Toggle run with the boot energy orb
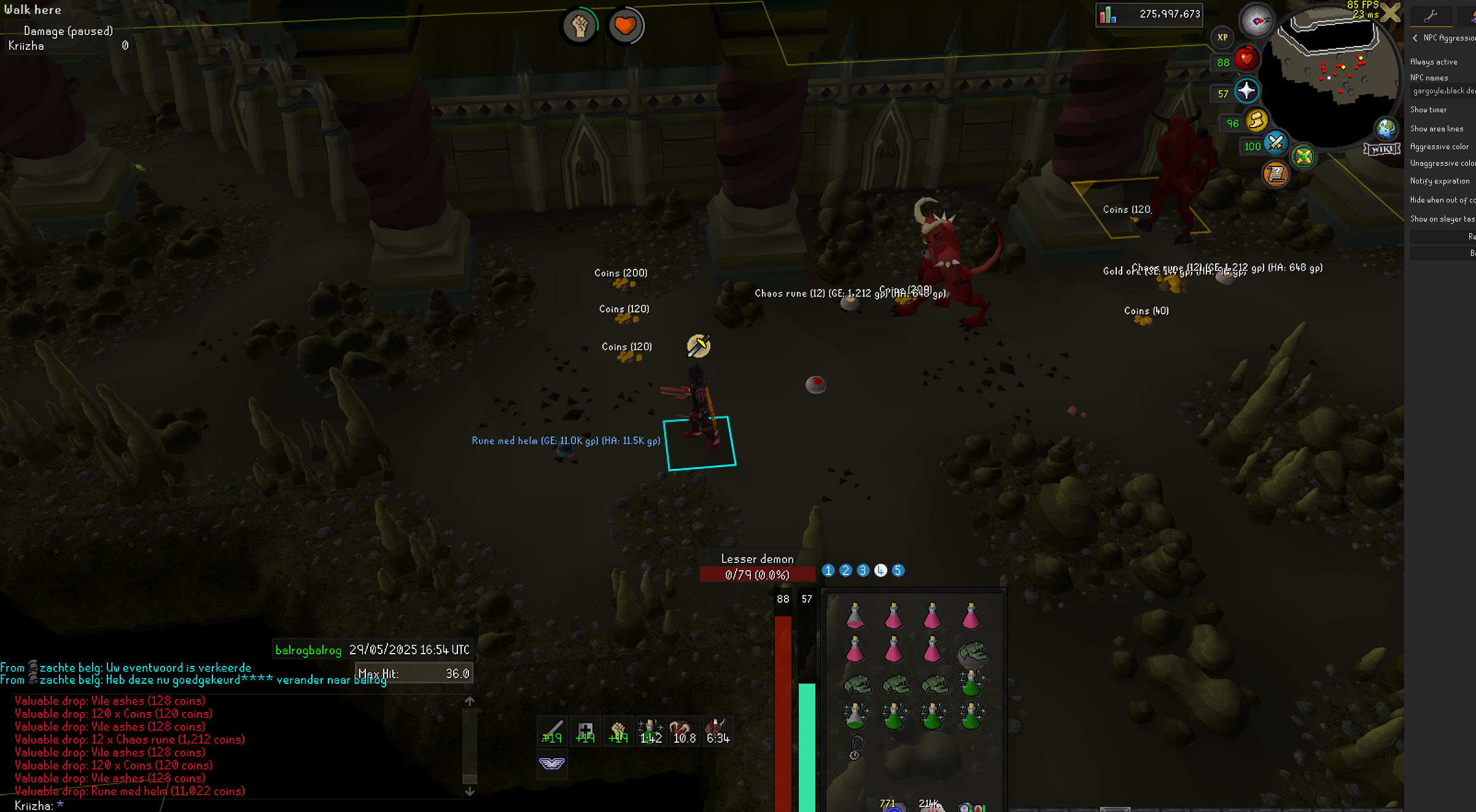The width and height of the screenshot is (1476, 812). pos(1257,121)
